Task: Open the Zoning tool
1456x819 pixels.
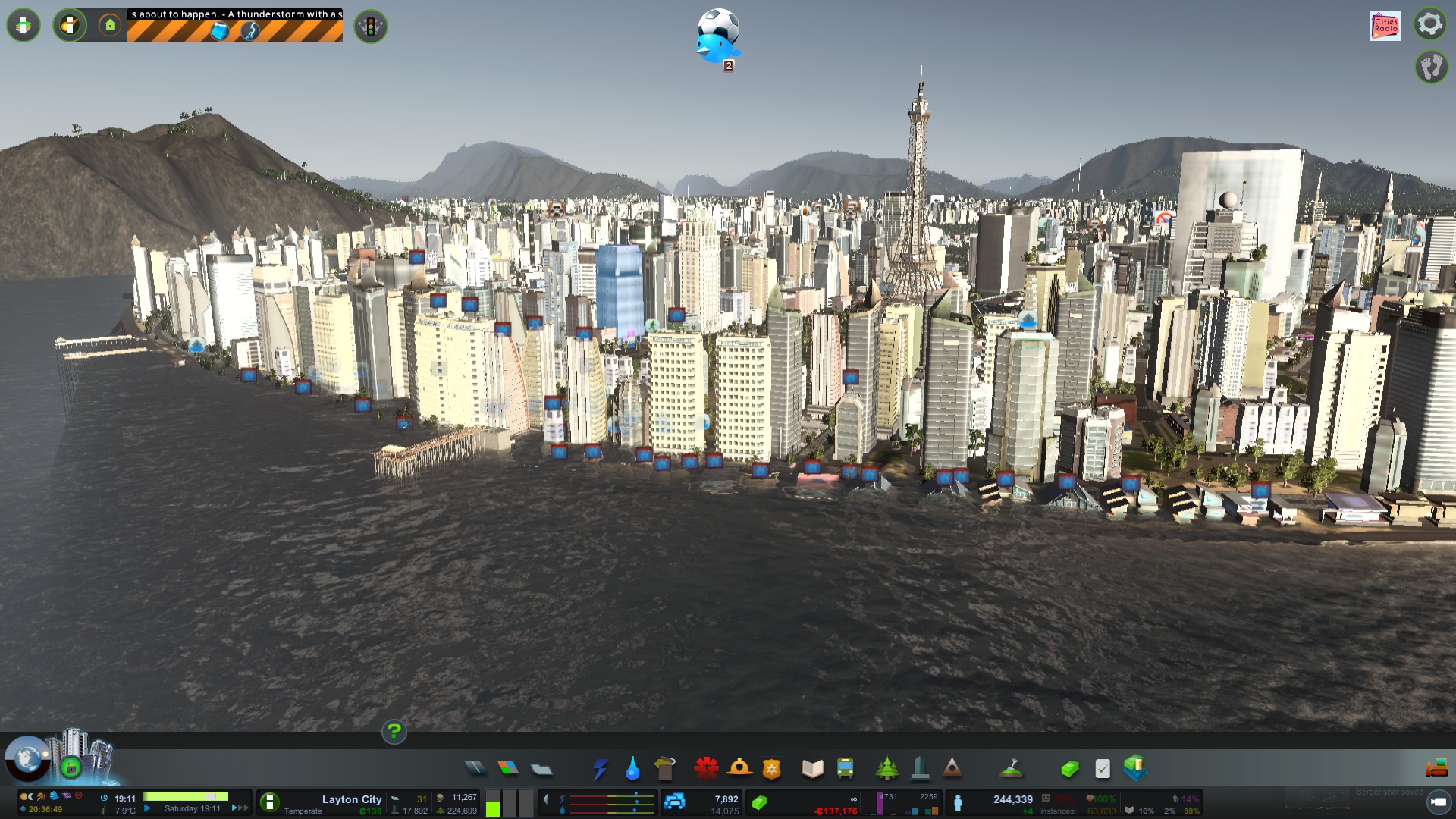Action: tap(508, 768)
